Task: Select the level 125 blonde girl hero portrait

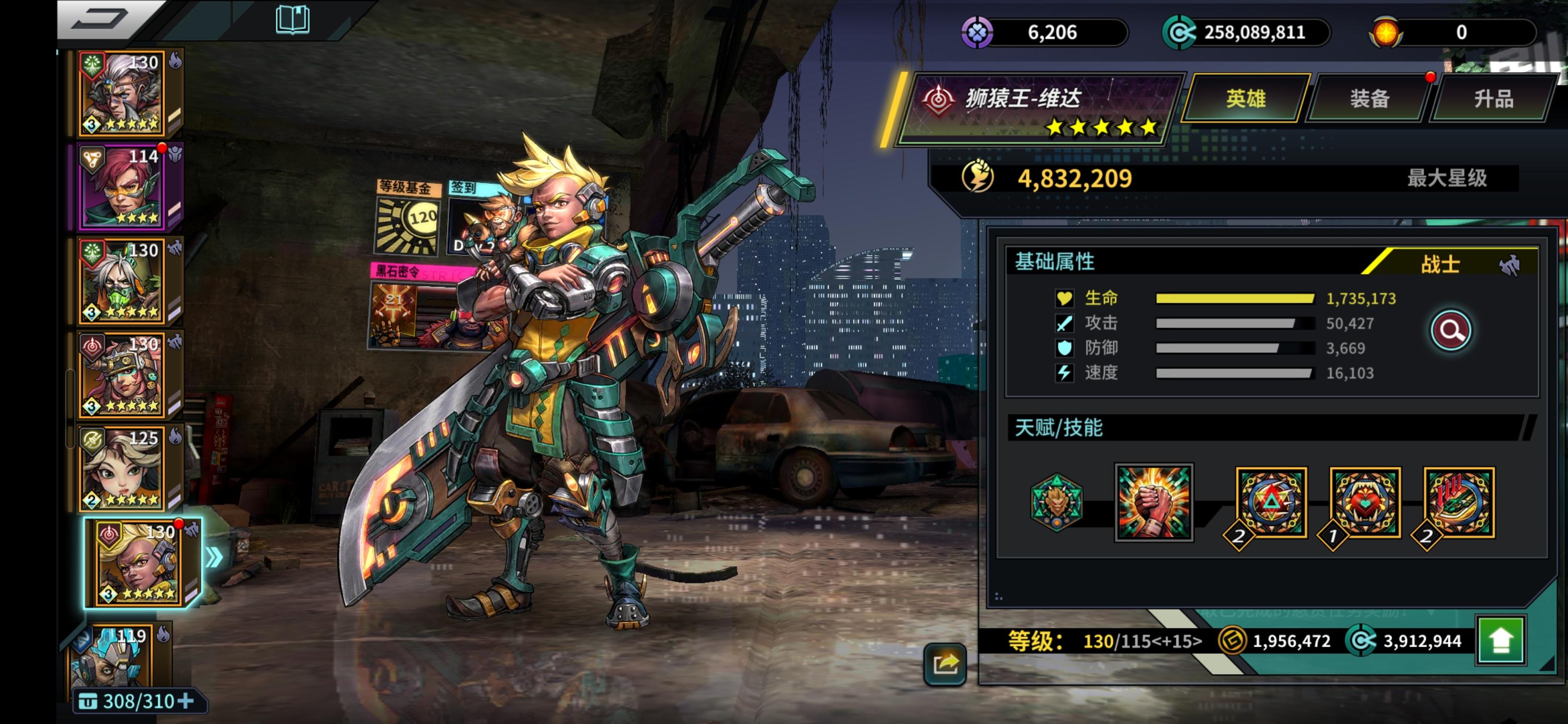Action: 123,468
